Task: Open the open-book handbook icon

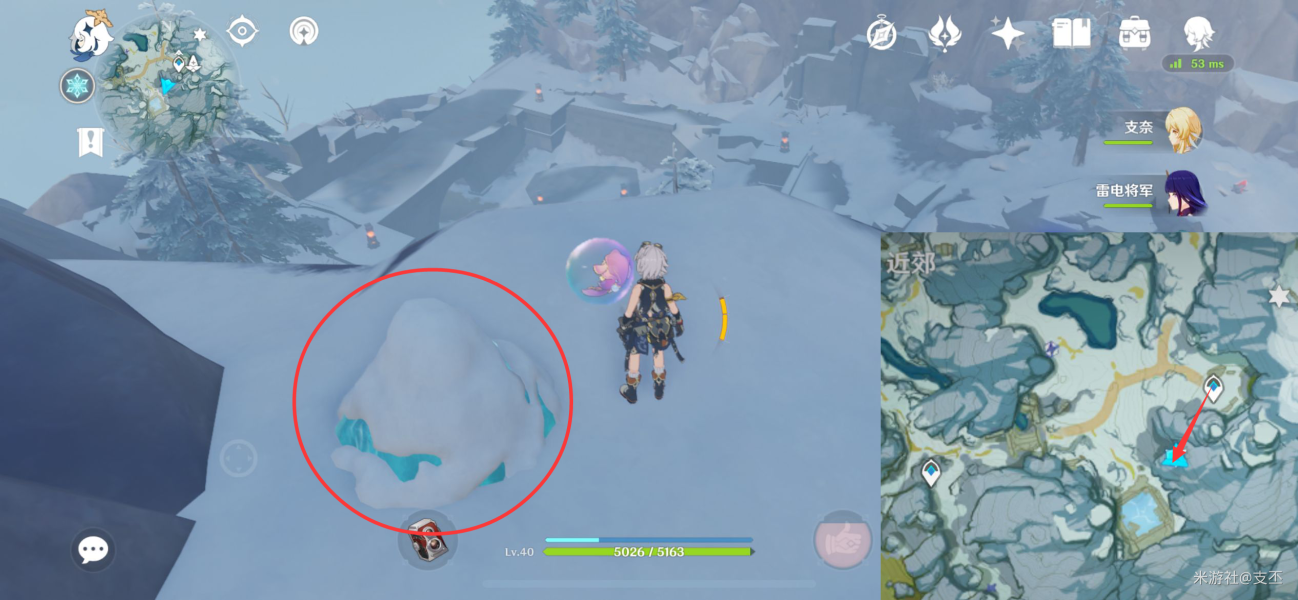Action: (x=1071, y=33)
